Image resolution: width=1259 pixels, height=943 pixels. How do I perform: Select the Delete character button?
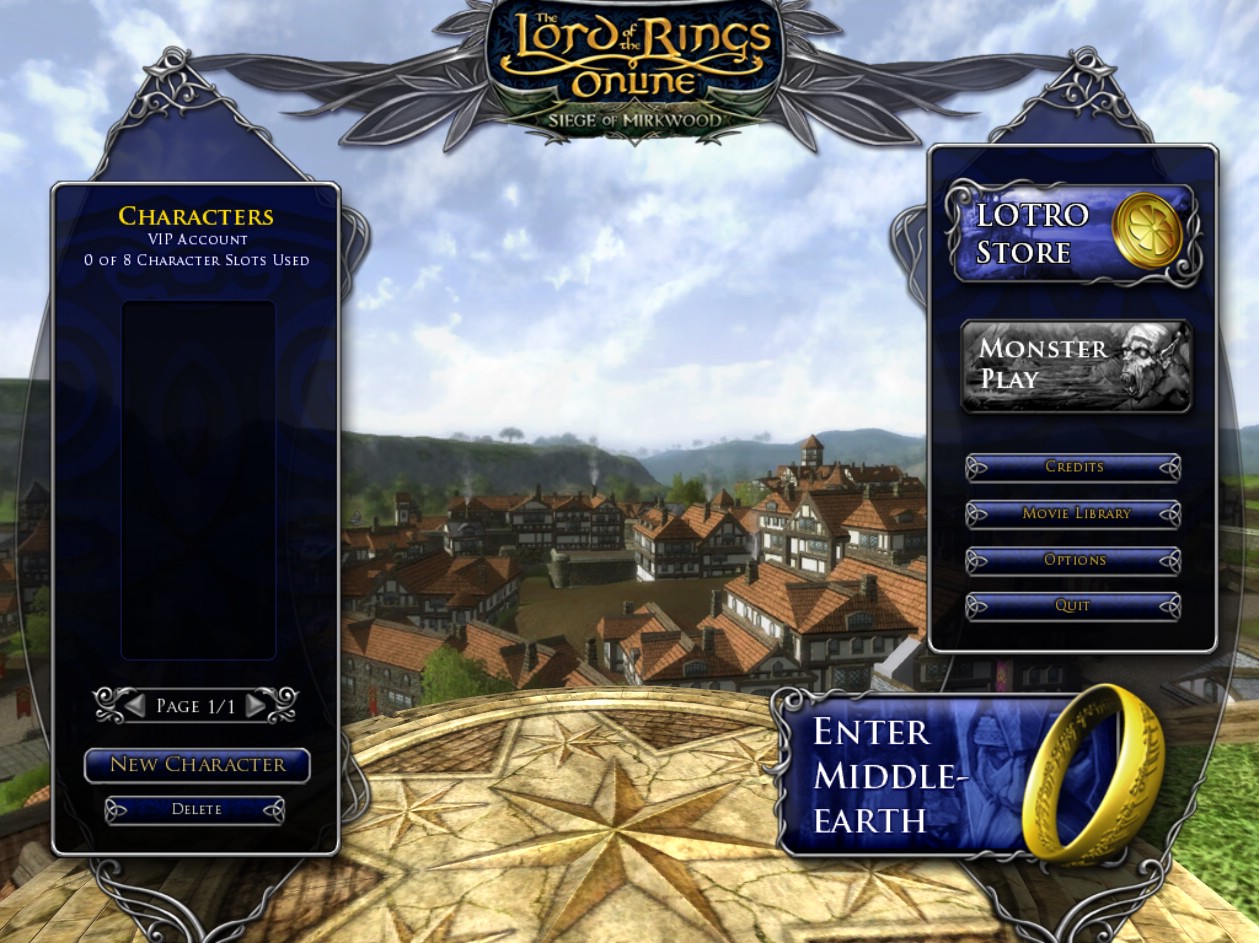click(x=196, y=809)
